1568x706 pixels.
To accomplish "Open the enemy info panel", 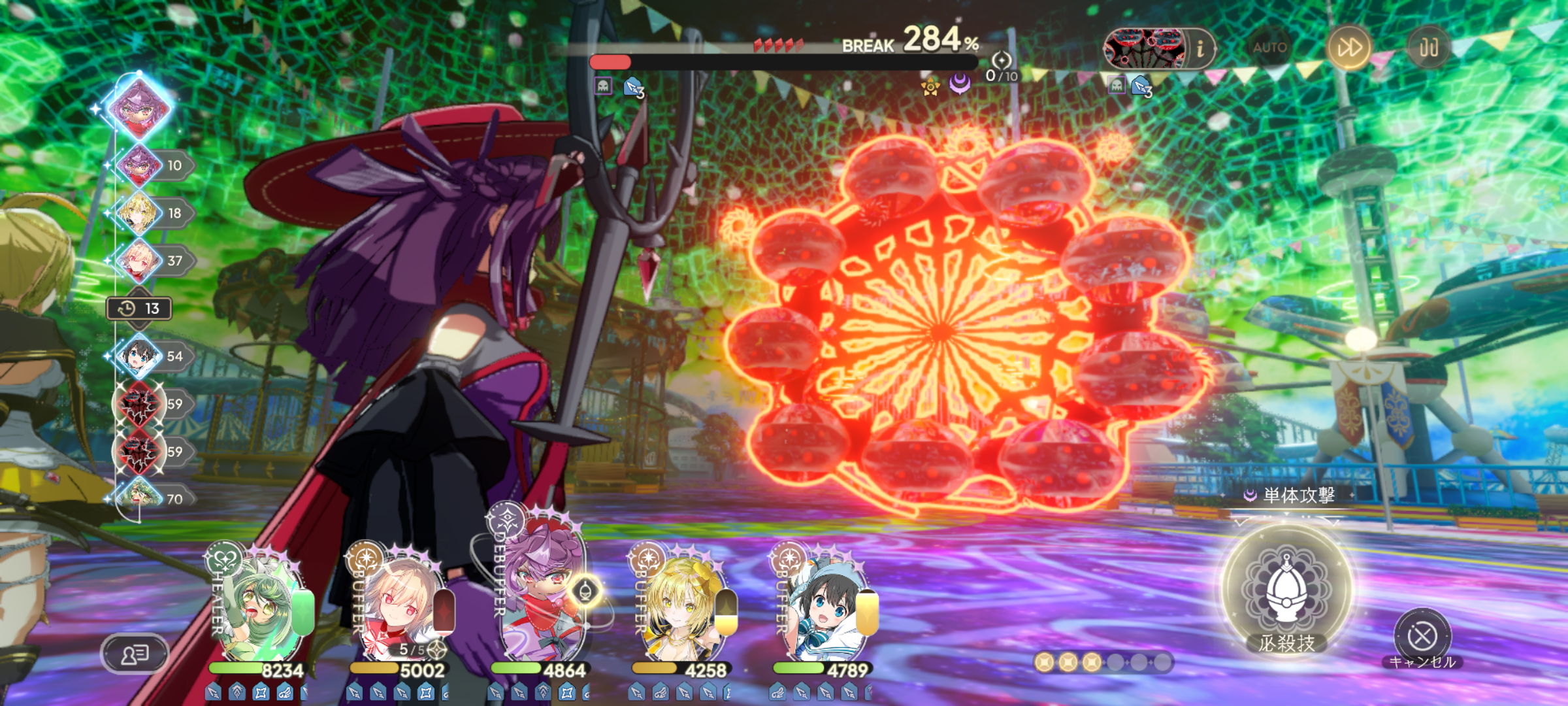I will coord(1200,48).
